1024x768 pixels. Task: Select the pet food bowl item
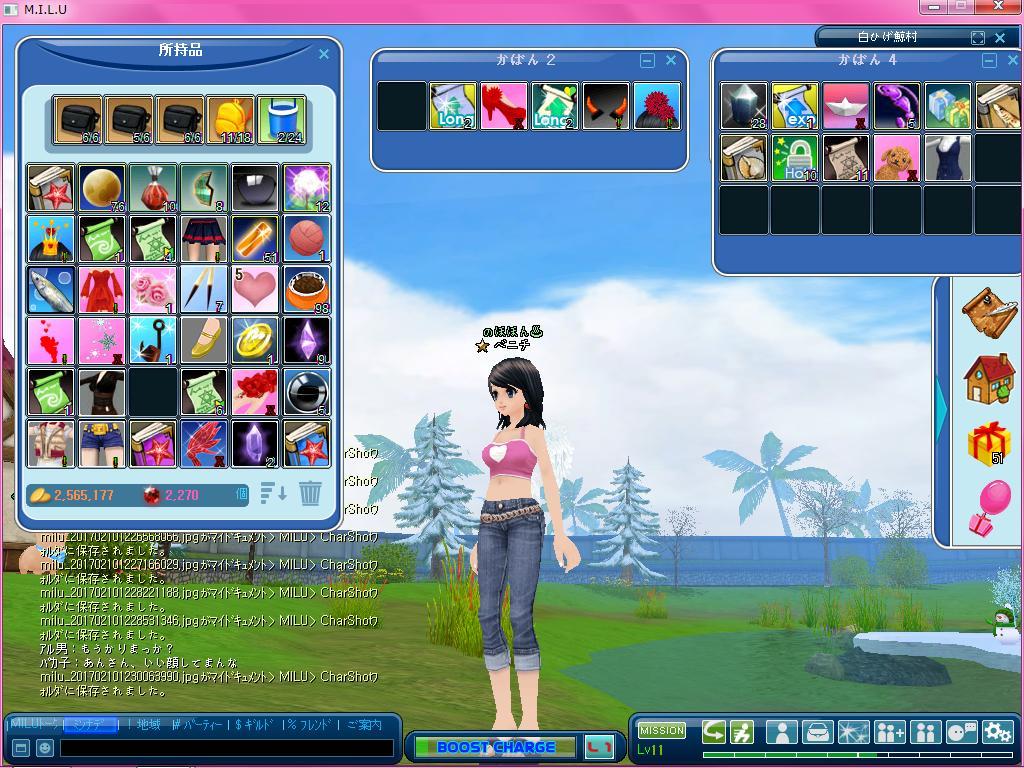306,290
